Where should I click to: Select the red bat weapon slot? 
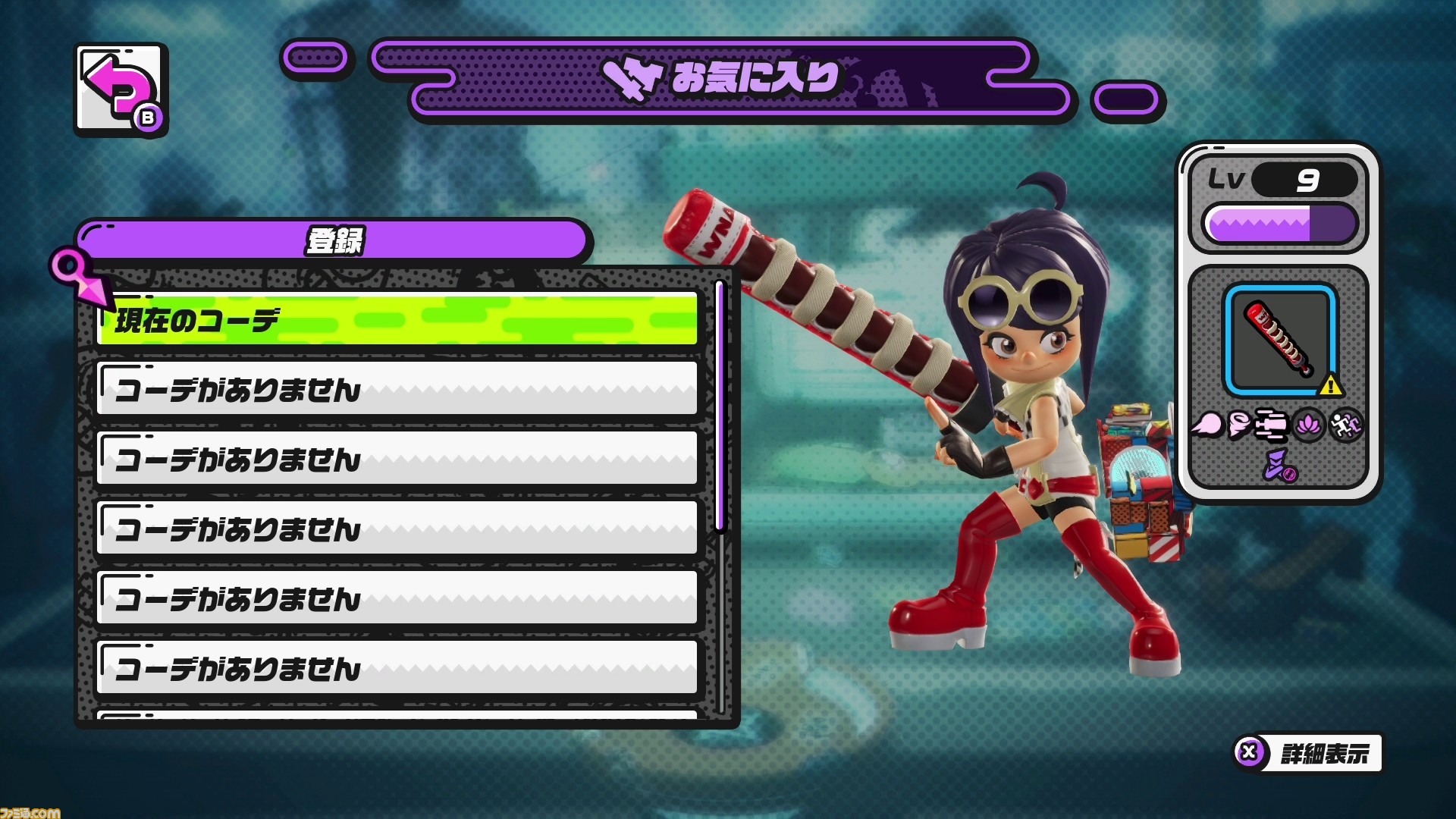(1280, 340)
